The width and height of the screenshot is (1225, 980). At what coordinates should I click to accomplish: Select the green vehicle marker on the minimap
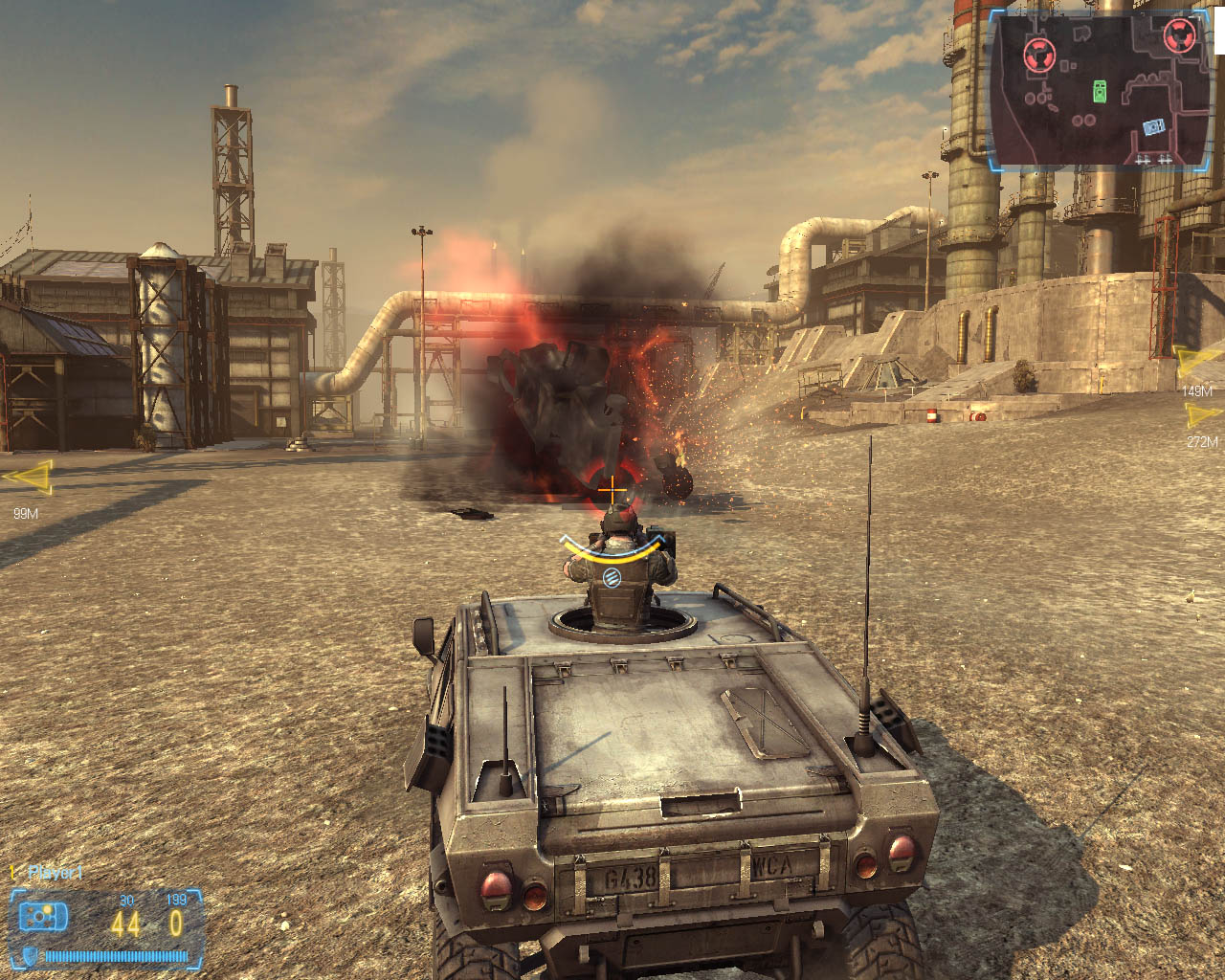pyautogui.click(x=1101, y=91)
